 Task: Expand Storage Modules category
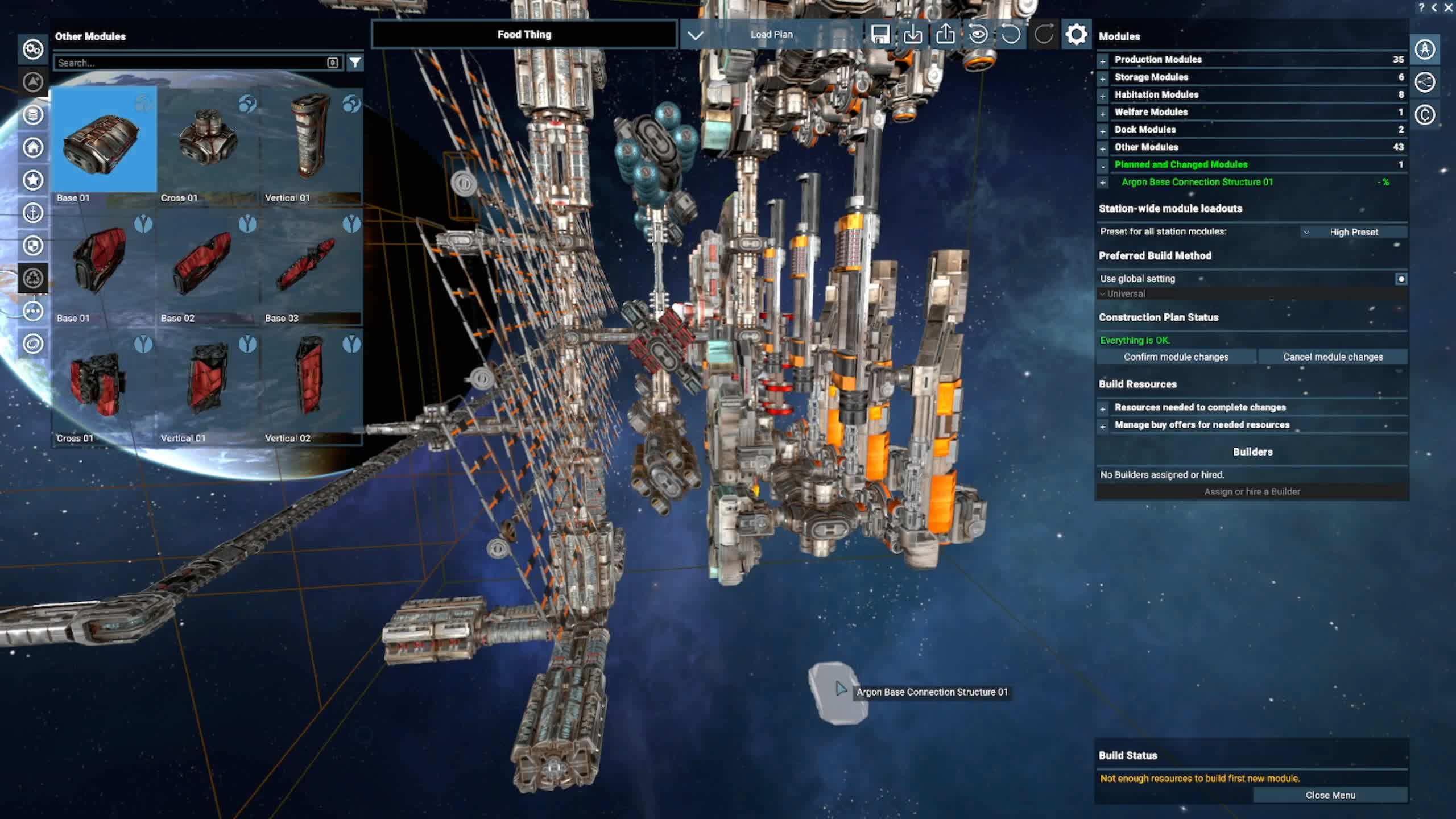1103,78
